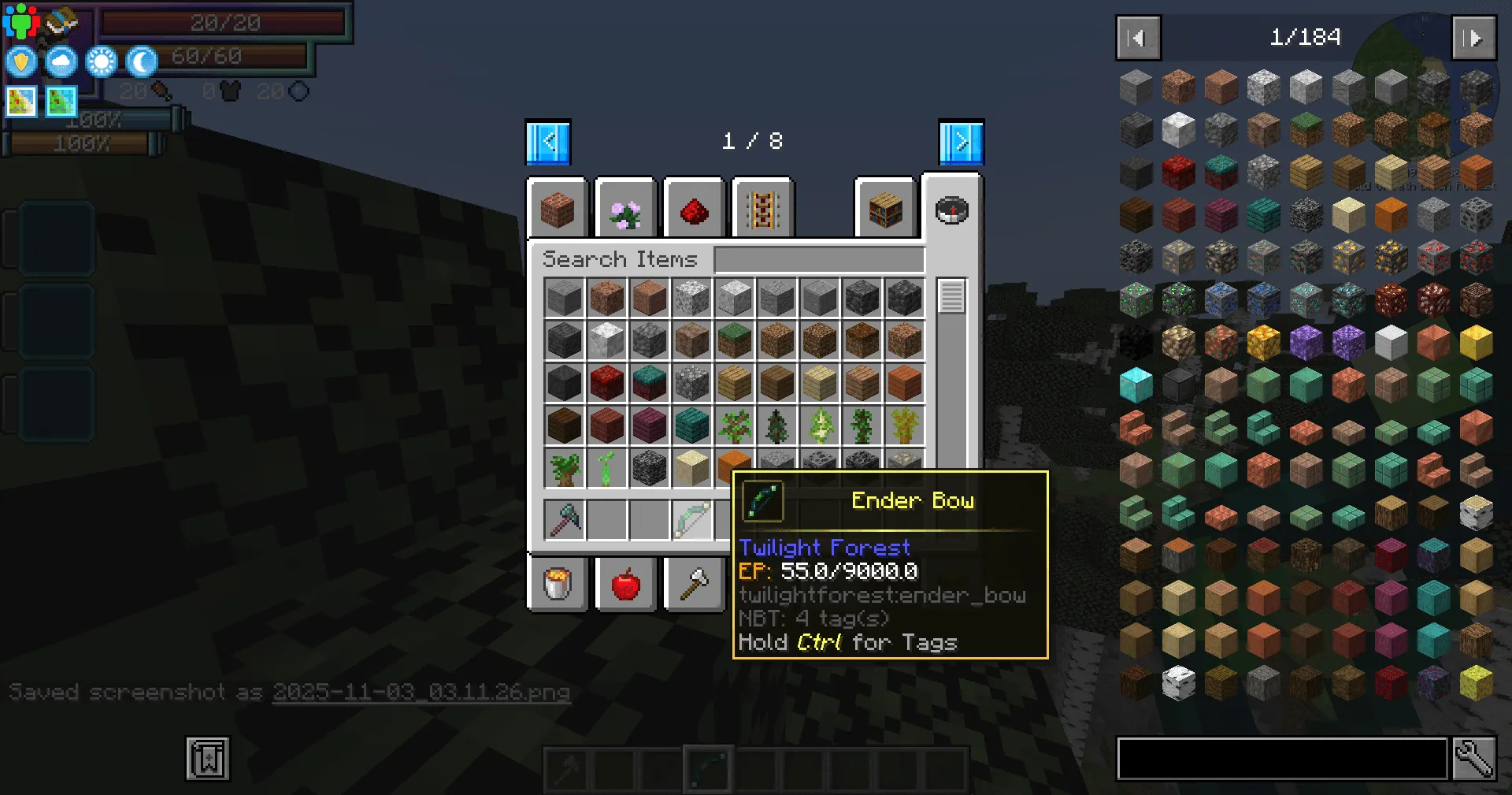This screenshot has height=795, width=1512.
Task: Select the Ender Bow in the saved slot
Action: pos(693,519)
